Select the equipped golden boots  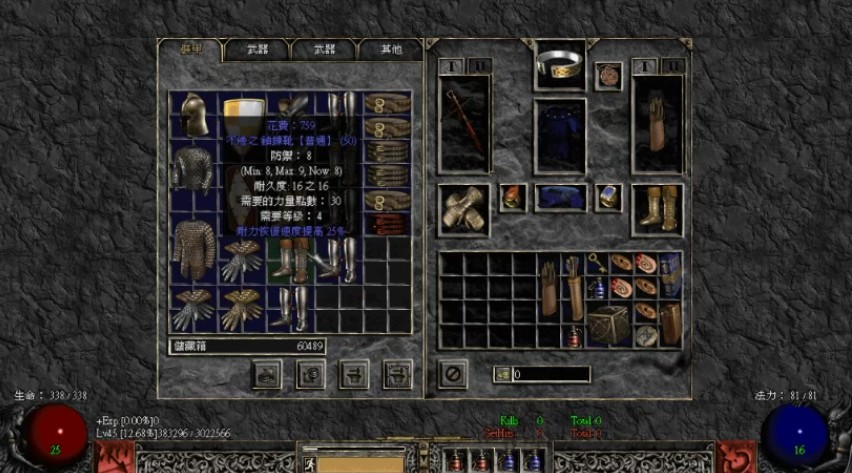pos(657,207)
